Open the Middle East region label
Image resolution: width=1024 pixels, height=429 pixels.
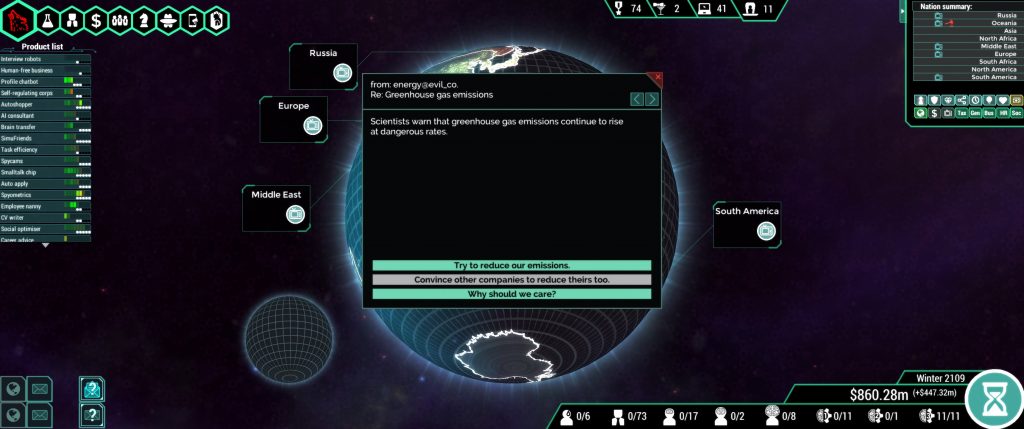tap(276, 207)
